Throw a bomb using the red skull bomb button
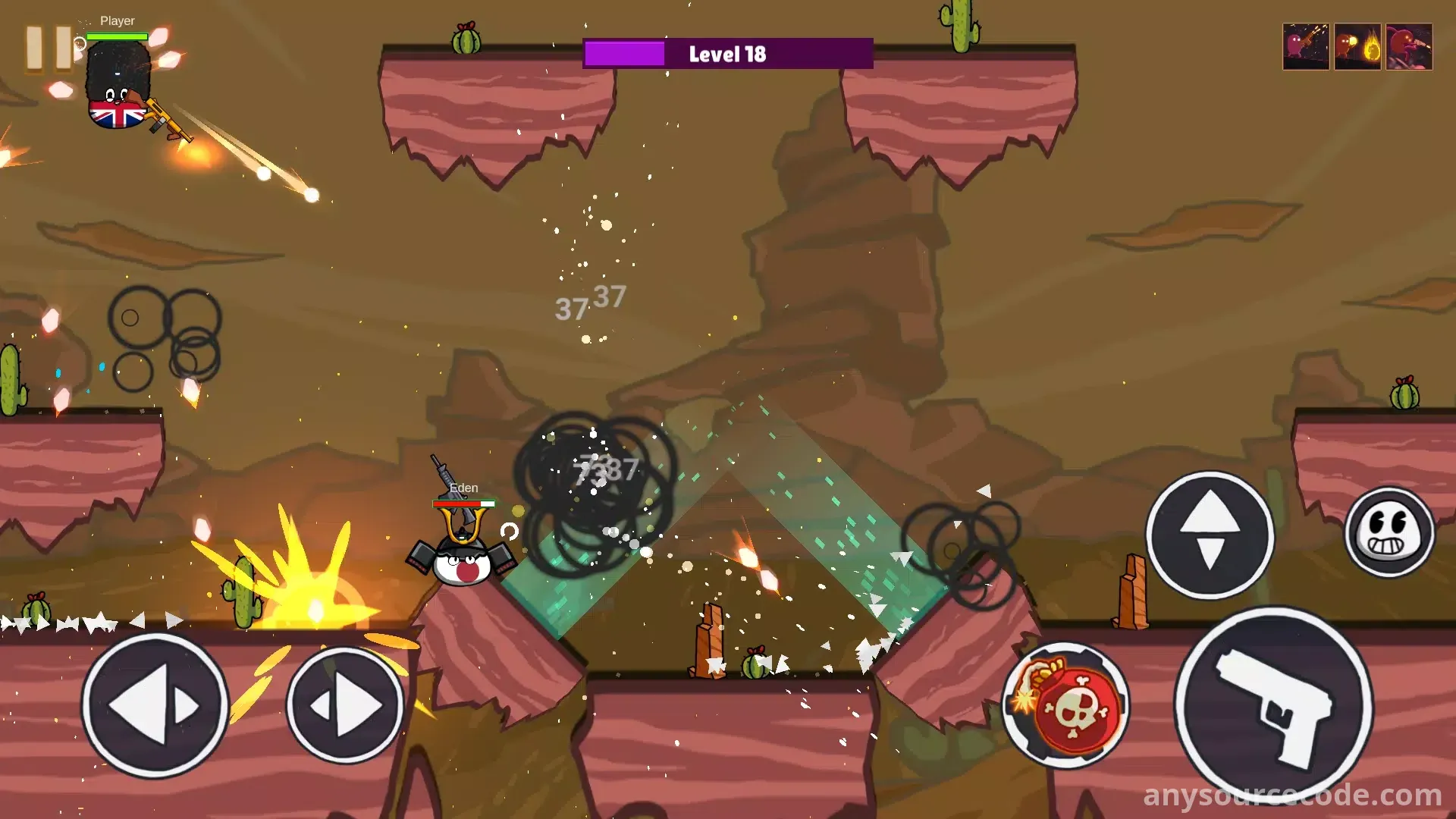This screenshot has width=1456, height=819. [1067, 706]
